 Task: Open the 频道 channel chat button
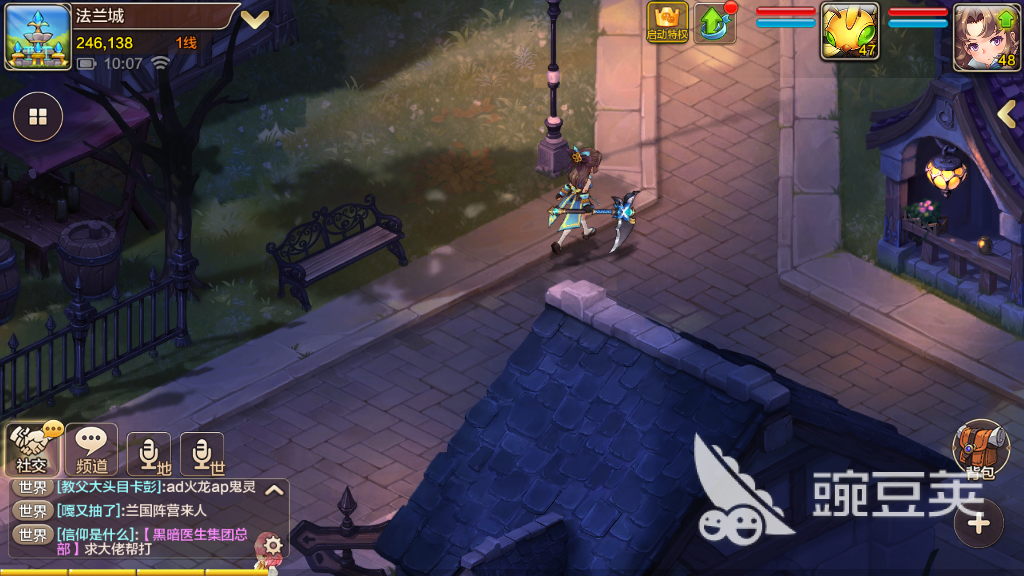(91, 449)
